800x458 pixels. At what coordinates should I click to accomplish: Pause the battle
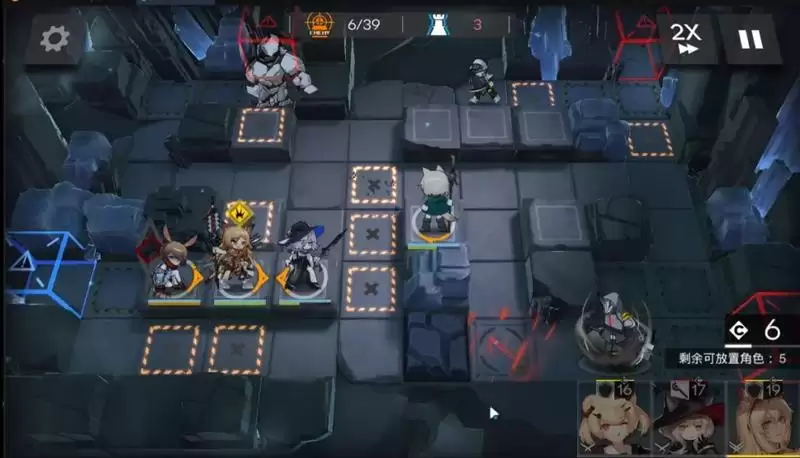pos(750,40)
